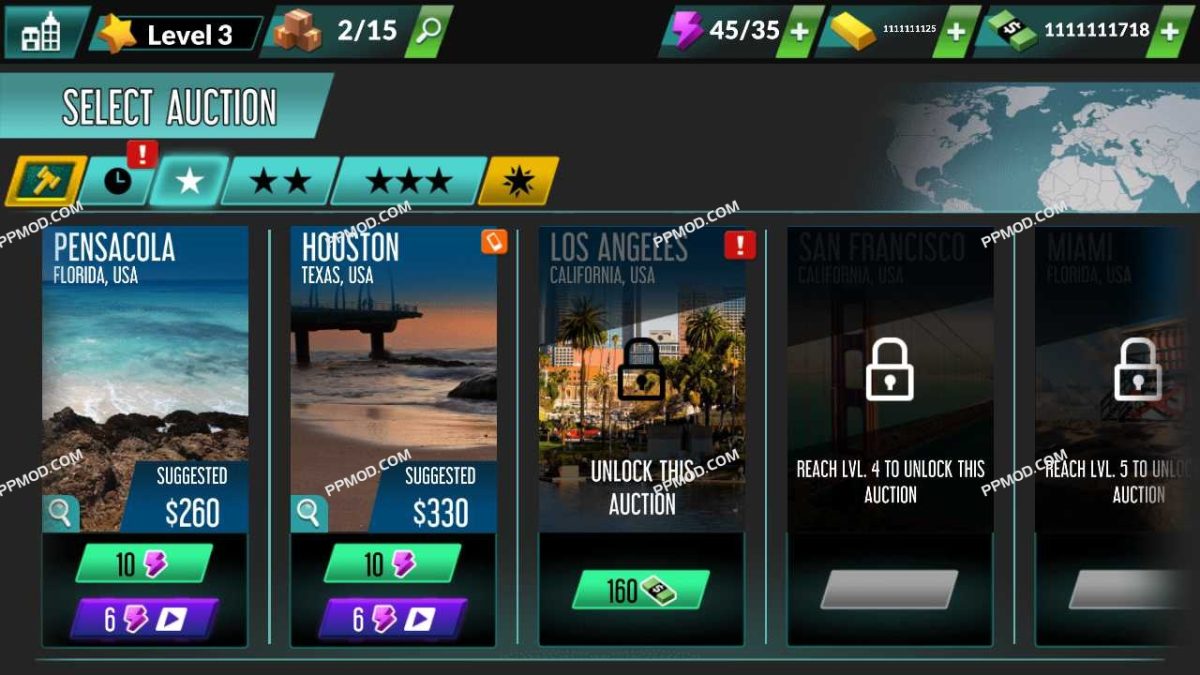Image resolution: width=1200 pixels, height=675 pixels.
Task: Inspect Pensacola with its magnifier icon
Action: pyautogui.click(x=60, y=514)
